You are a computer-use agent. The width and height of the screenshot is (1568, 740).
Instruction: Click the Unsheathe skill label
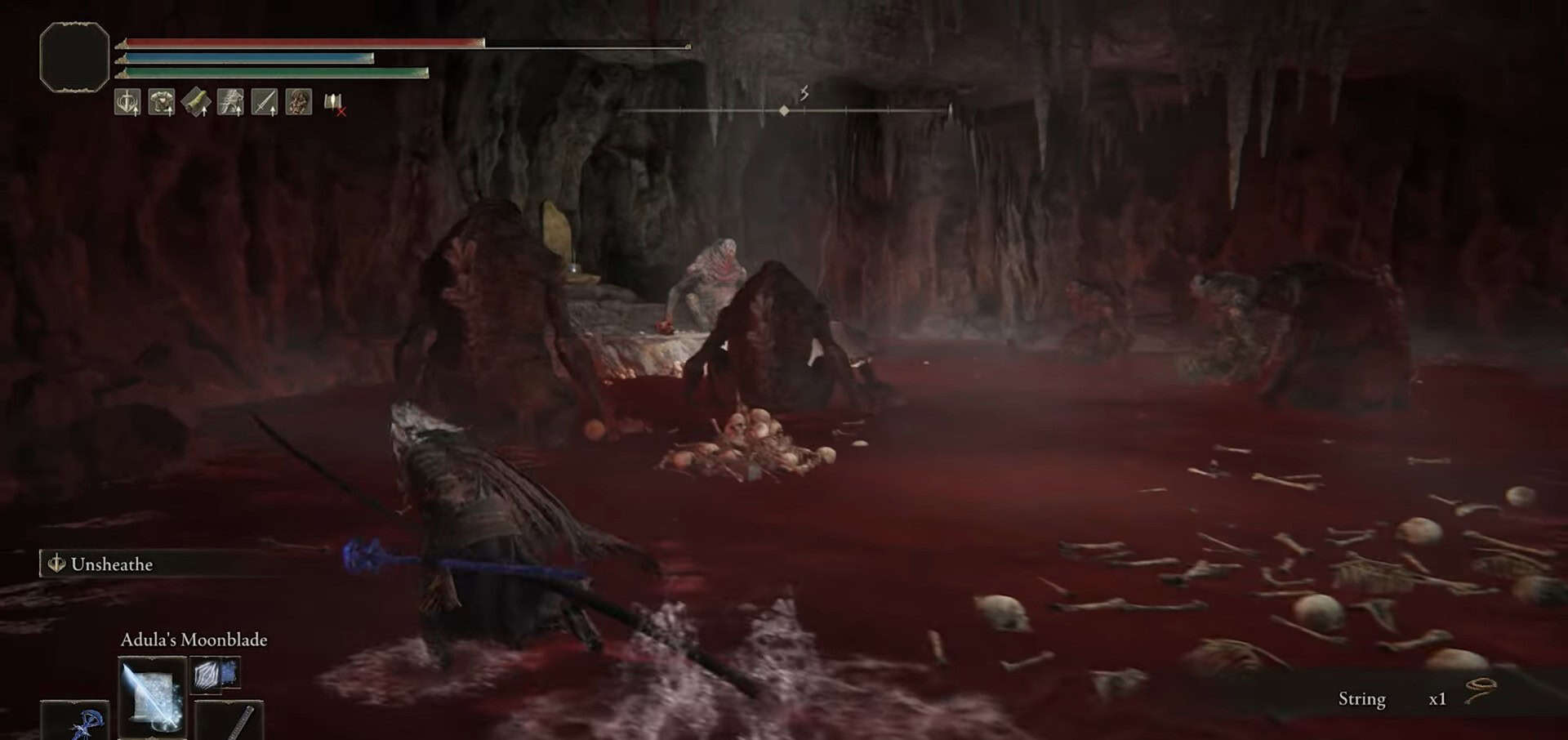point(111,564)
